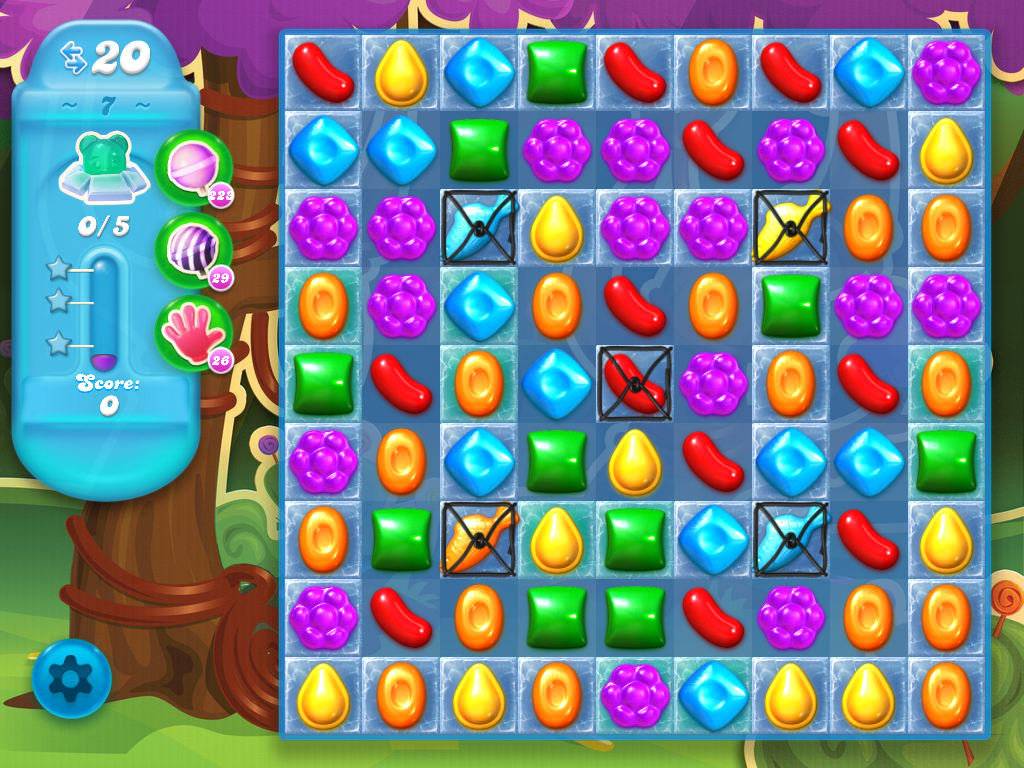The height and width of the screenshot is (768, 1024).
Task: Use the purple striped lollipop booster
Action: click(192, 250)
